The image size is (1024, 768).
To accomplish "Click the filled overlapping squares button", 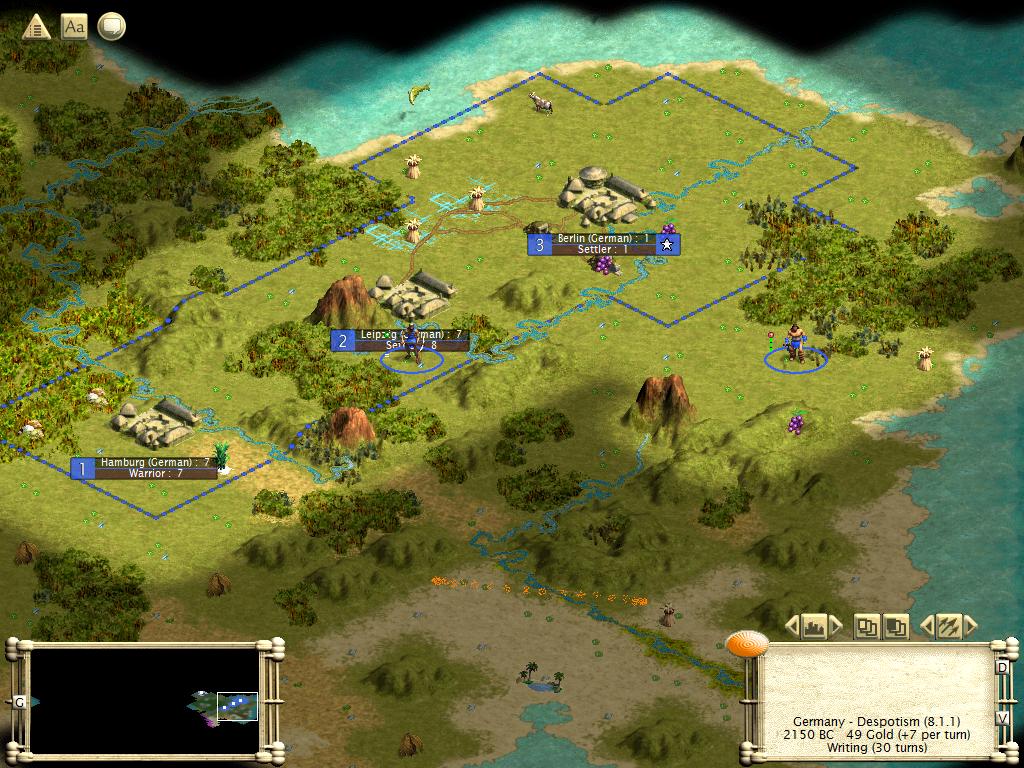I will tap(895, 627).
